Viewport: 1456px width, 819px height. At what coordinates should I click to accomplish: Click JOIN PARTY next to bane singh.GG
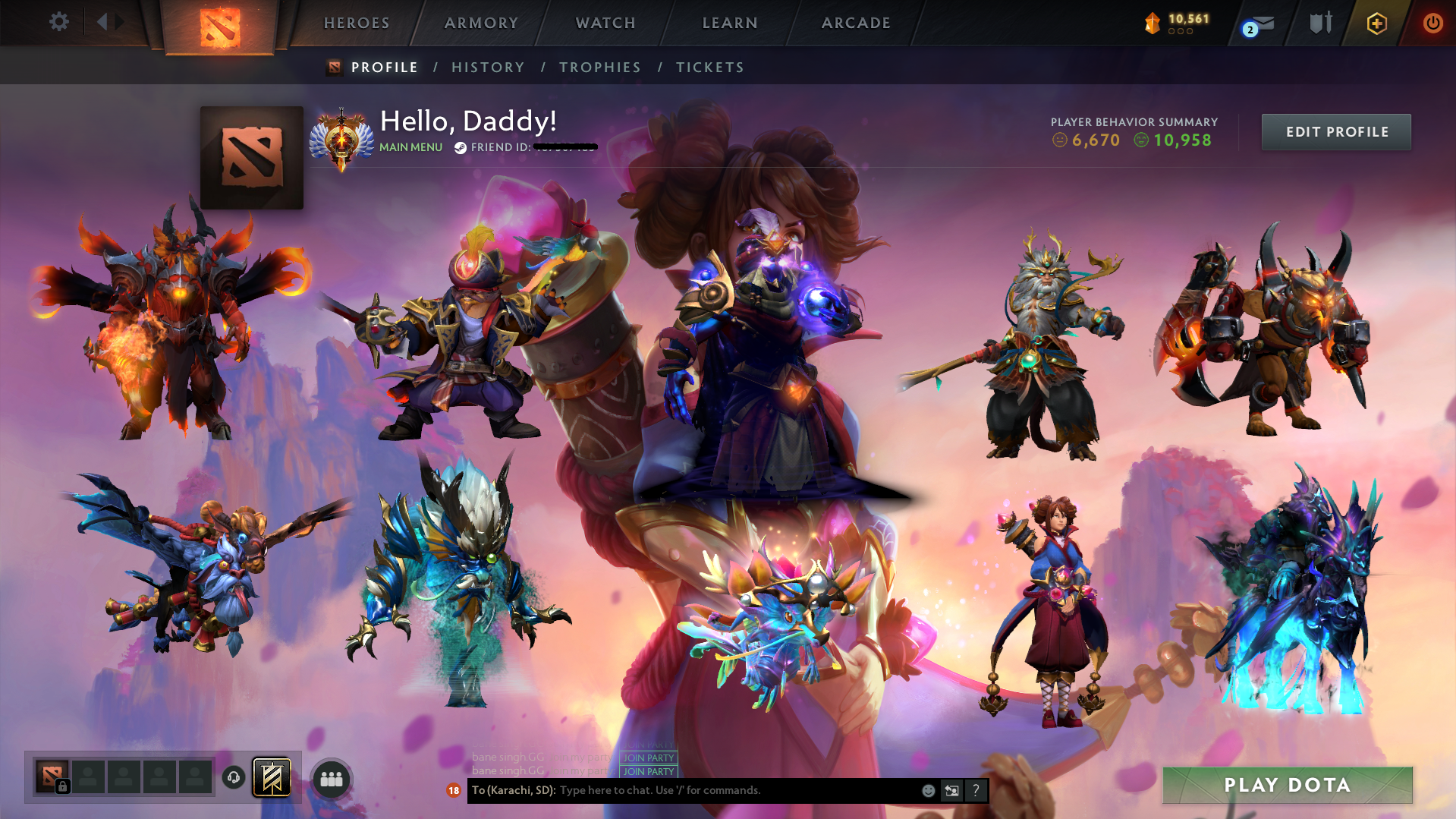click(x=648, y=758)
